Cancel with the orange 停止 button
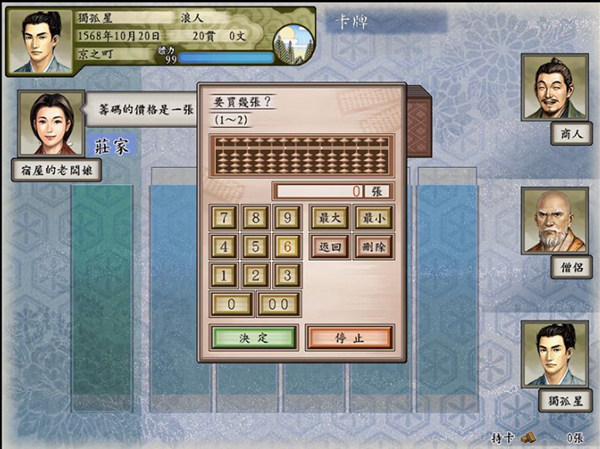The height and width of the screenshot is (449, 600). coord(350,337)
